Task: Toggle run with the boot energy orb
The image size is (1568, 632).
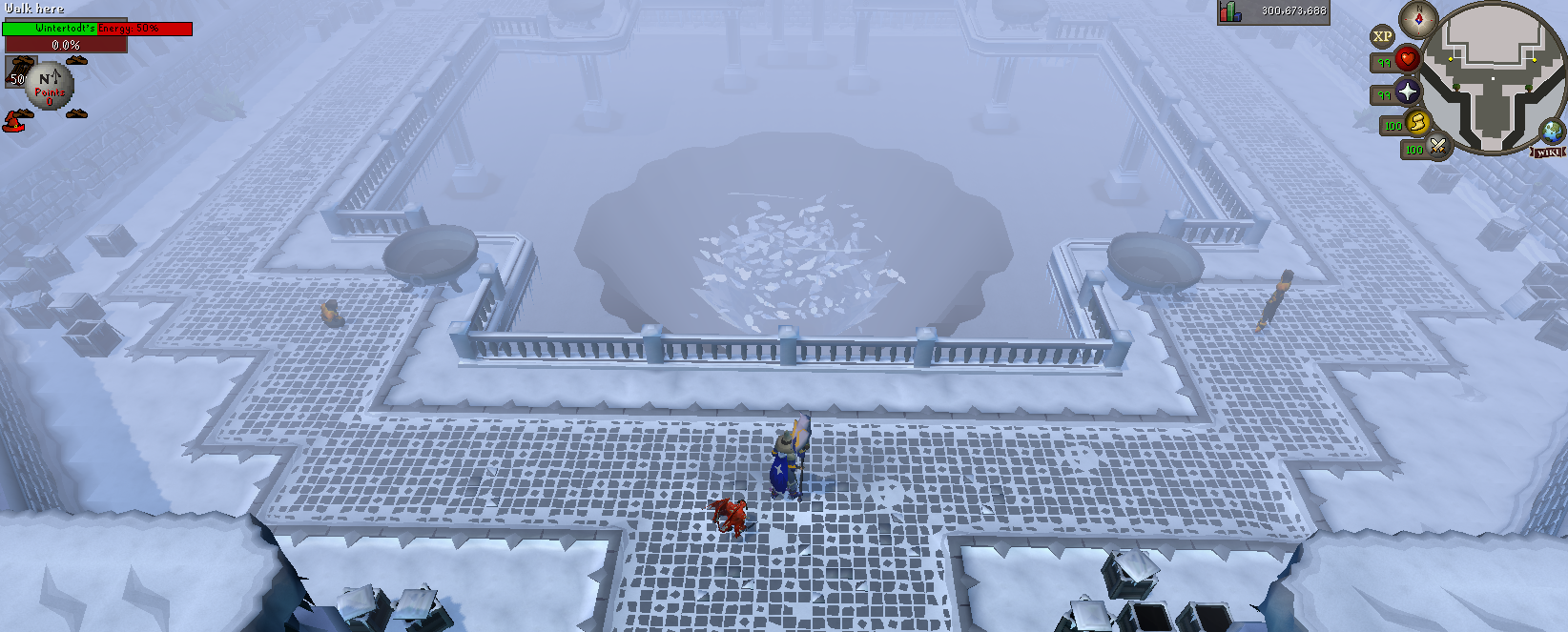Action: (1416, 122)
